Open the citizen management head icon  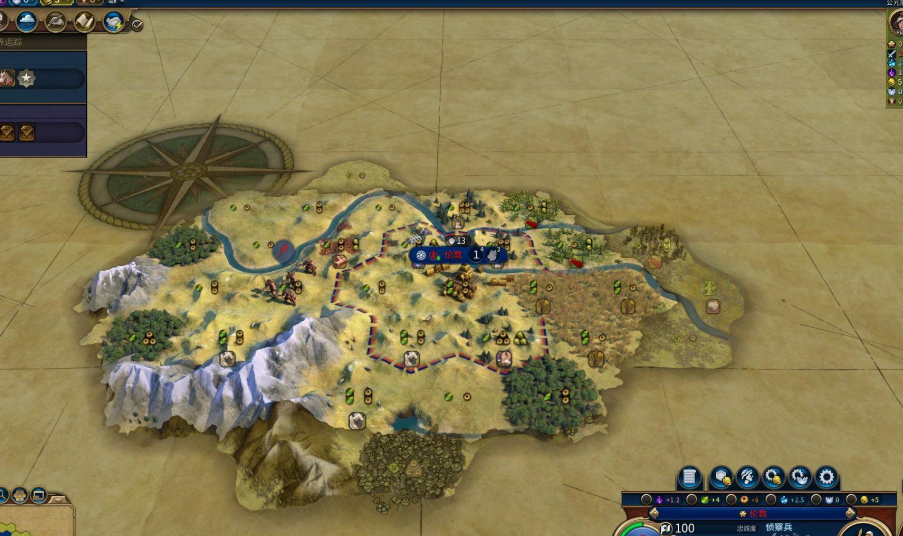(x=747, y=477)
